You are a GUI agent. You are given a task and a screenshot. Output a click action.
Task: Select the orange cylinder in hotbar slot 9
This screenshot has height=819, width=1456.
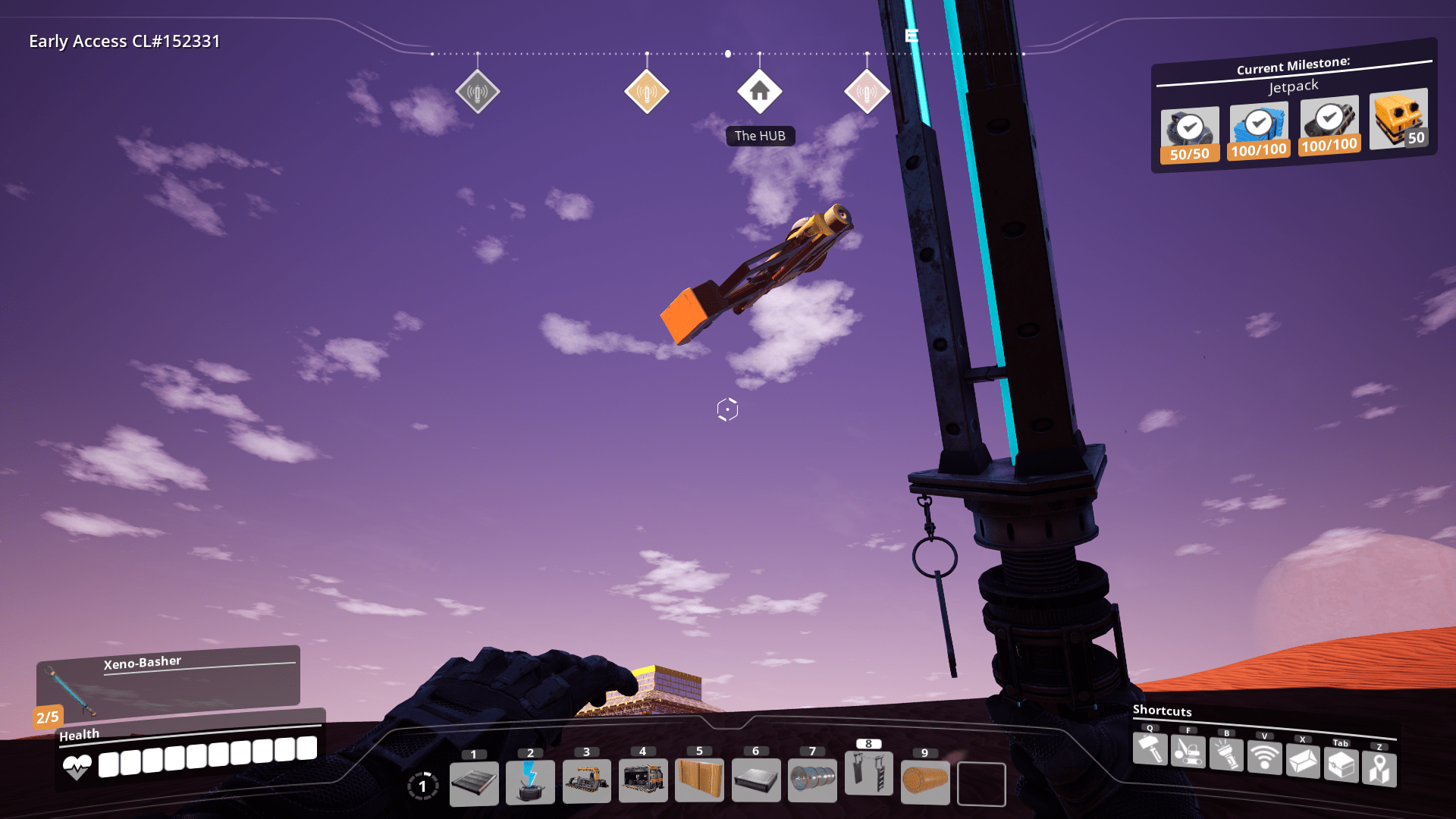coord(925,781)
